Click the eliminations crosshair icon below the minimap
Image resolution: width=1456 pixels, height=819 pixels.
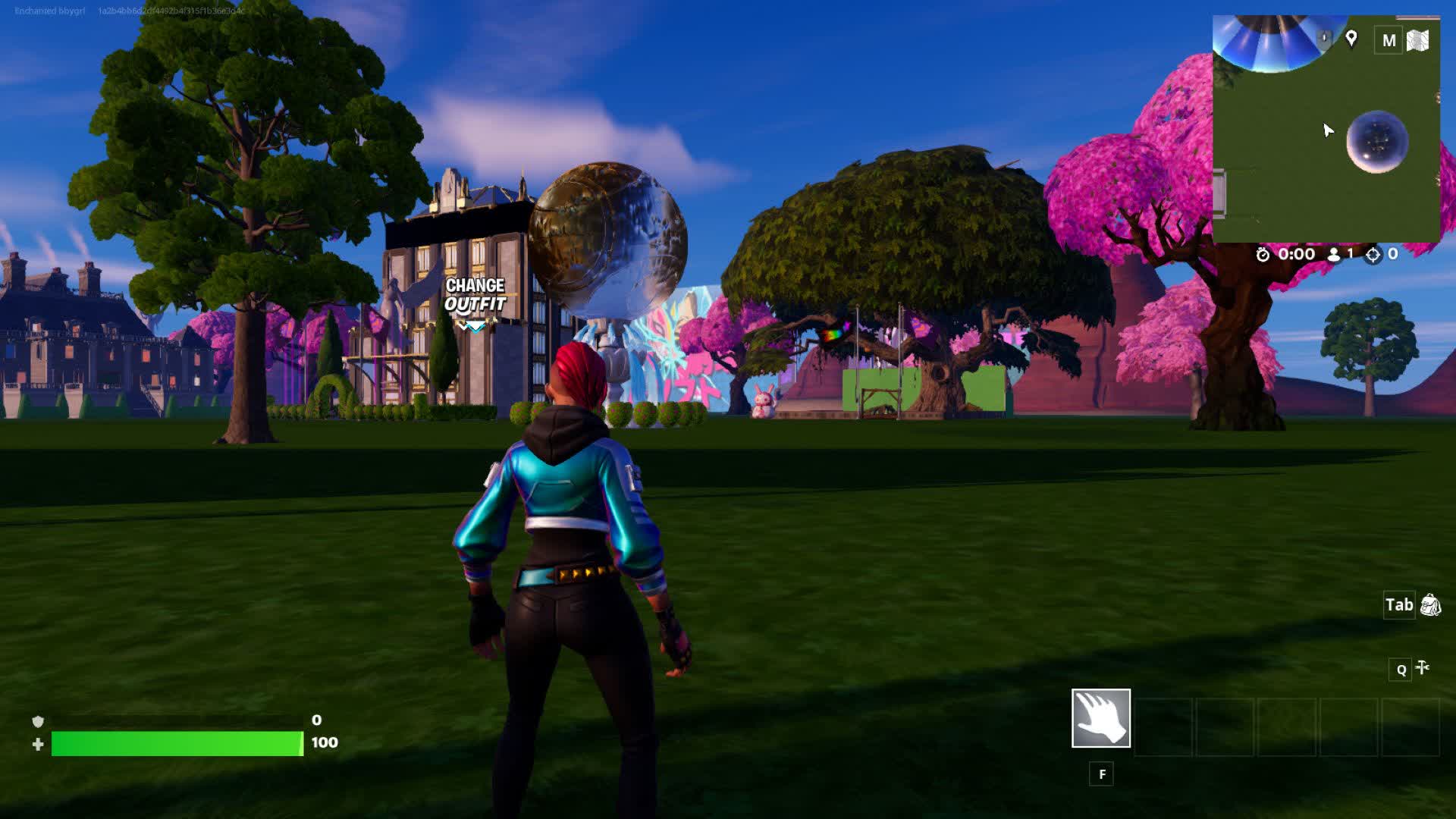click(x=1373, y=255)
